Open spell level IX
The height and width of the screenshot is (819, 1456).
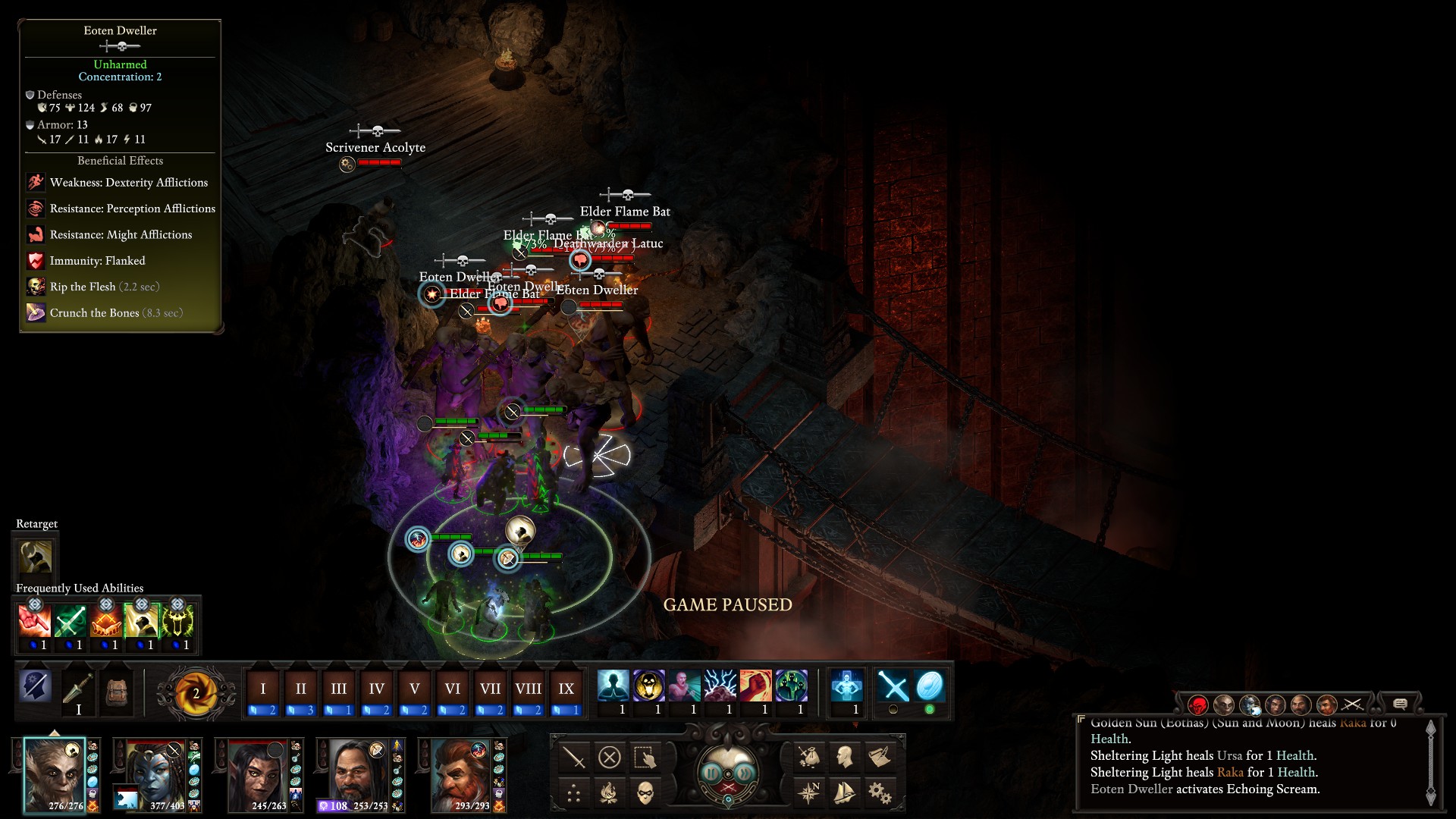[566, 689]
